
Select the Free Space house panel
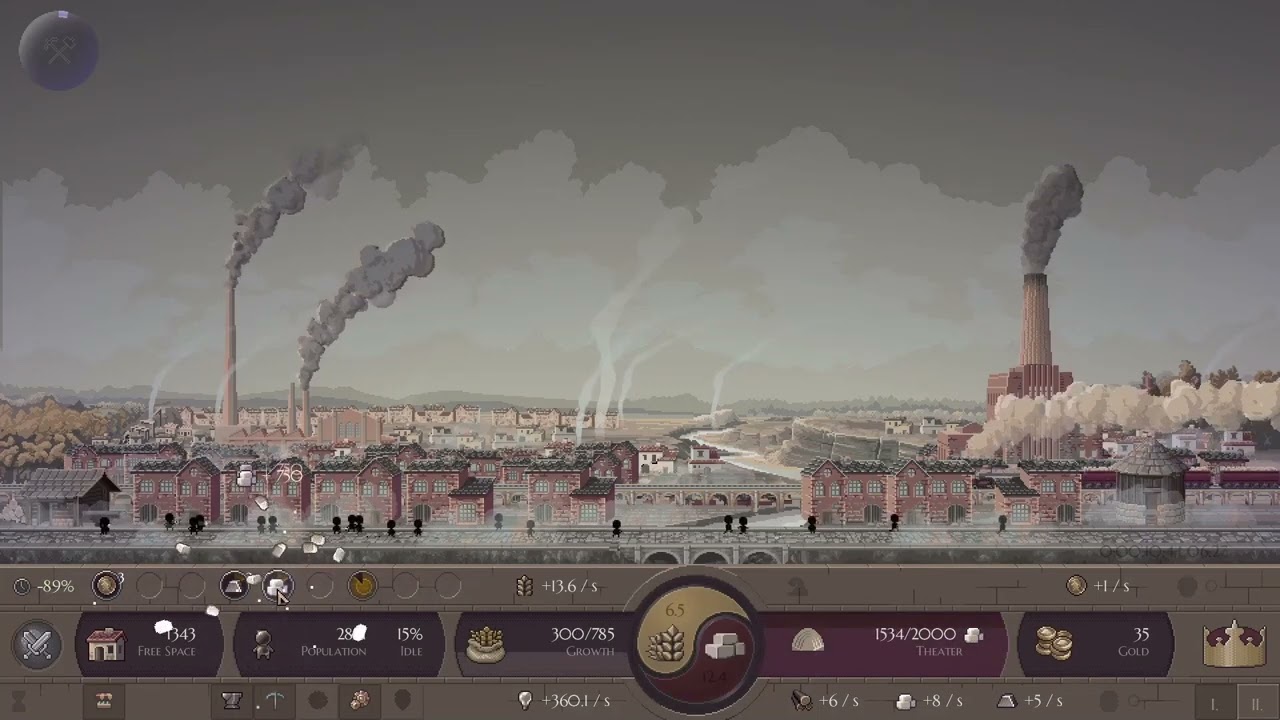(148, 643)
